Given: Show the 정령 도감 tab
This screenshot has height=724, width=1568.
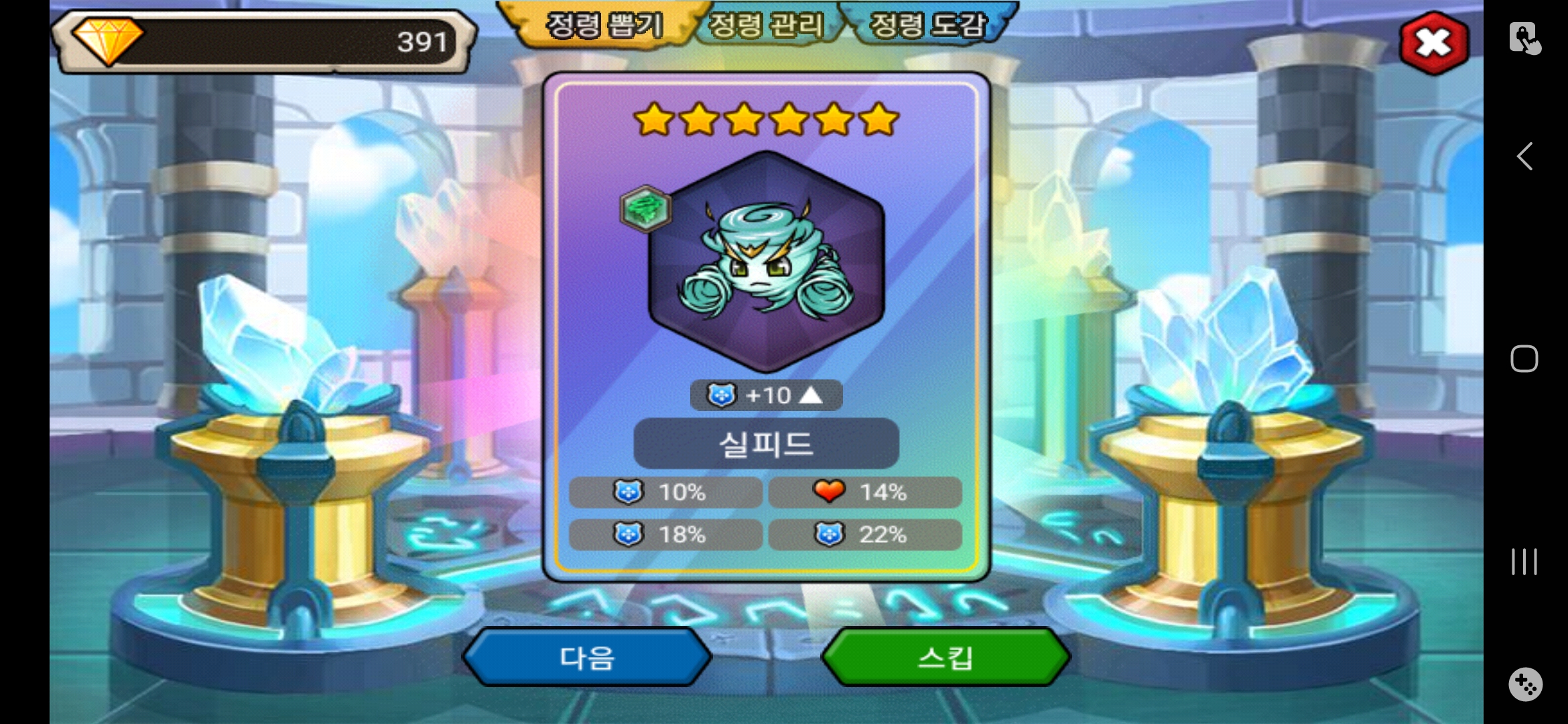Looking at the screenshot, I should [x=928, y=25].
